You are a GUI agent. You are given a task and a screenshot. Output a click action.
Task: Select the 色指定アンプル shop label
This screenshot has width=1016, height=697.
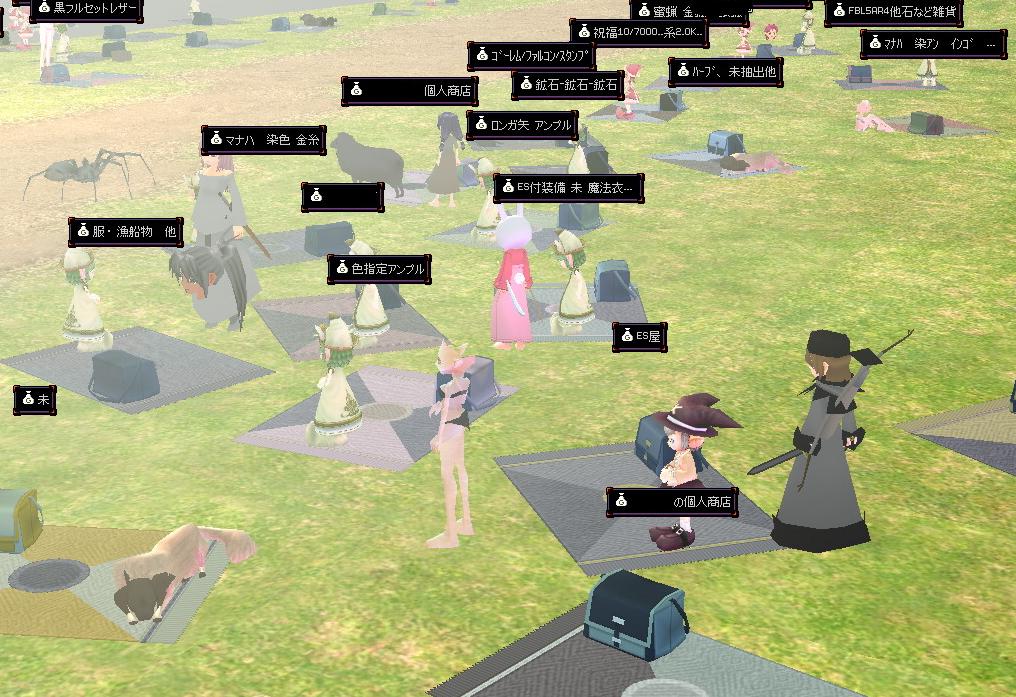(x=379, y=269)
